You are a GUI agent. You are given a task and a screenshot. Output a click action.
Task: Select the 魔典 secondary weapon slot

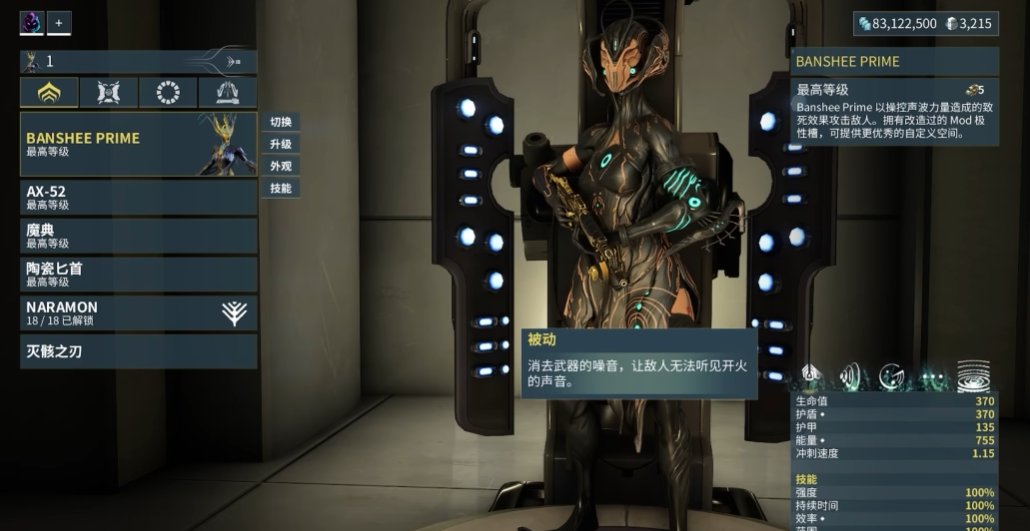138,236
